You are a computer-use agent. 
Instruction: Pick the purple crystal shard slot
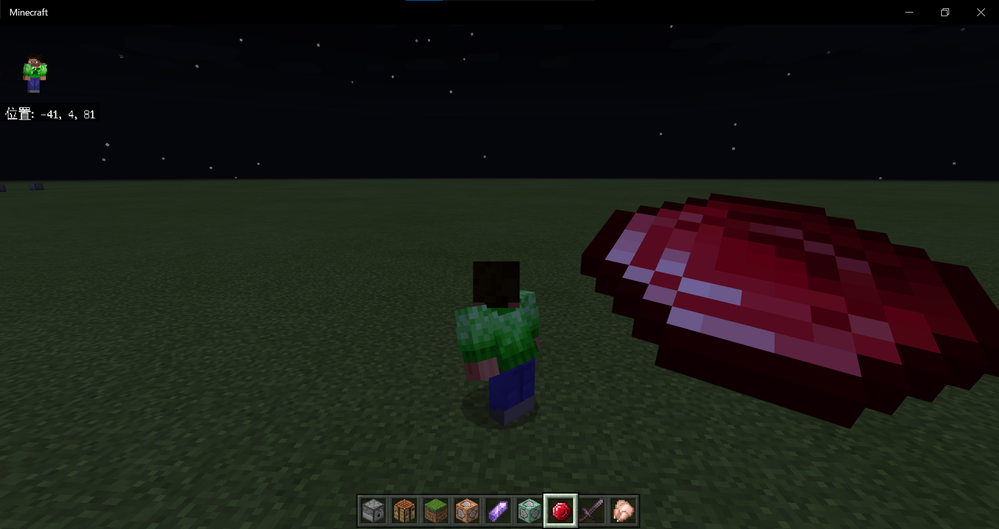click(x=497, y=510)
